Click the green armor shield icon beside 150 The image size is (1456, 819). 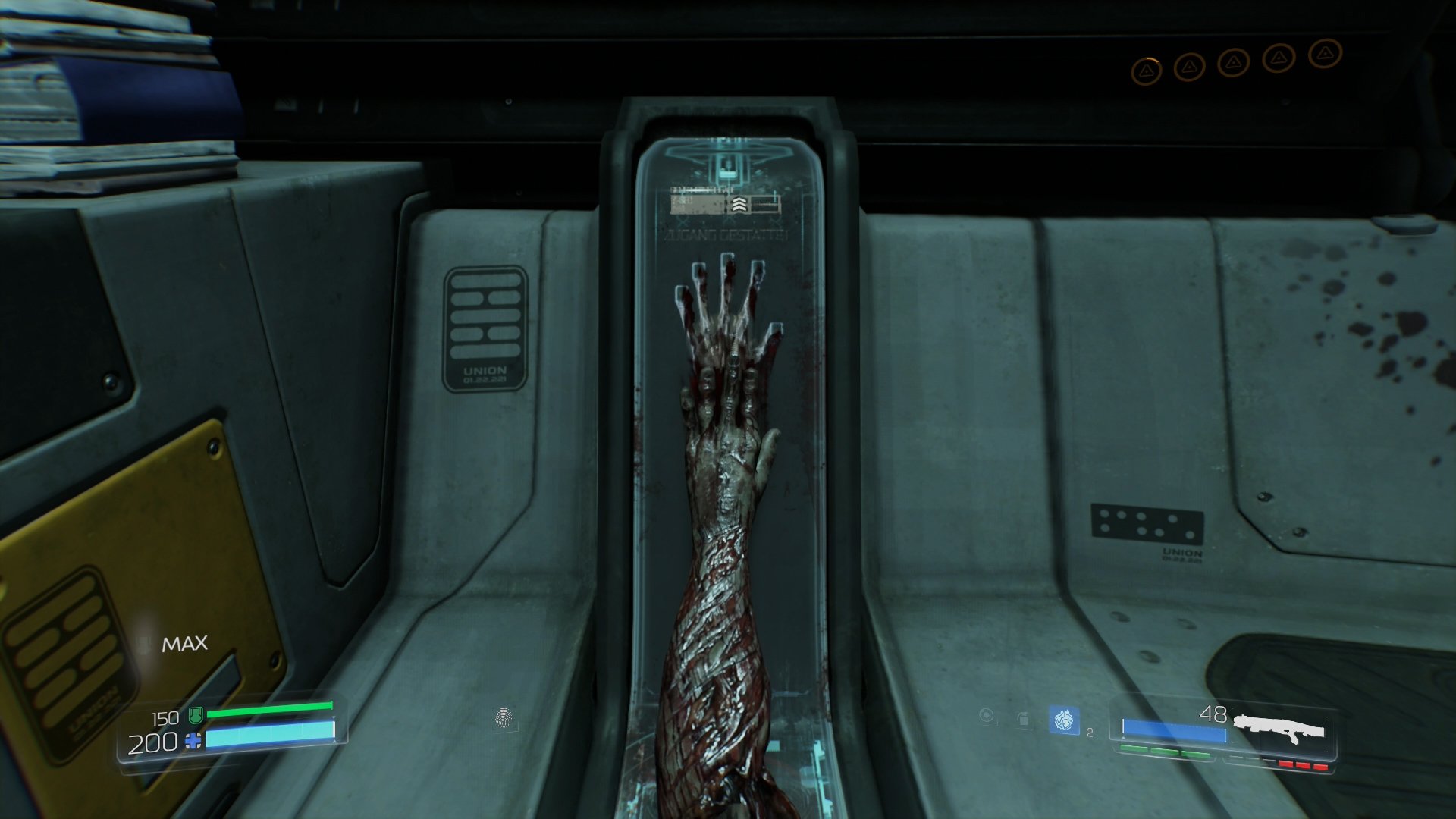[x=194, y=714]
